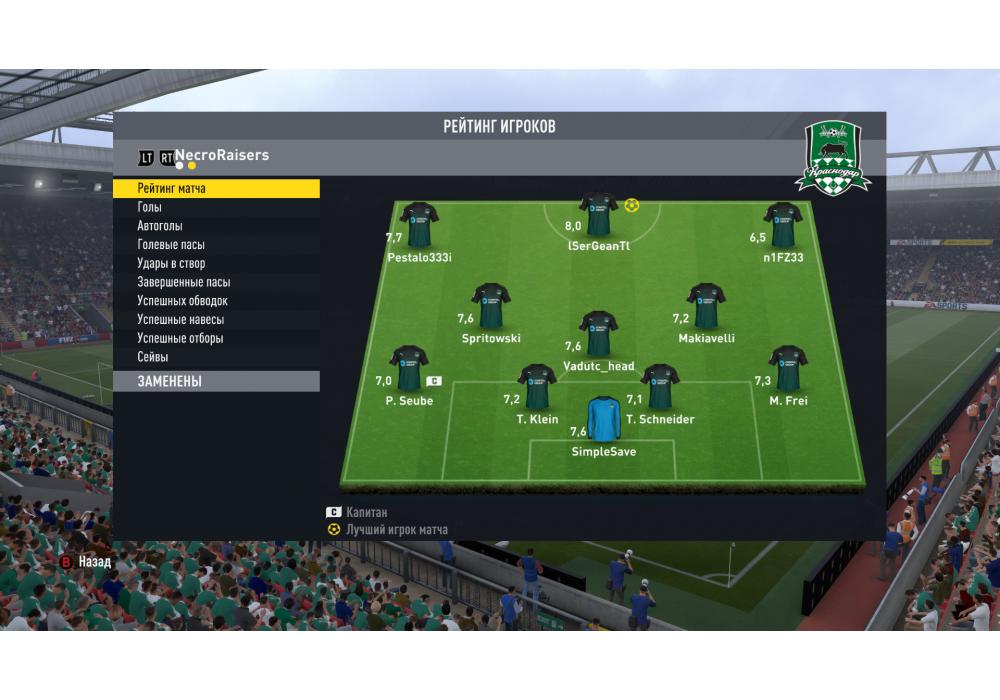Select player Pestalo333i
Image resolution: width=1000 pixels, height=700 pixels.
(x=419, y=226)
